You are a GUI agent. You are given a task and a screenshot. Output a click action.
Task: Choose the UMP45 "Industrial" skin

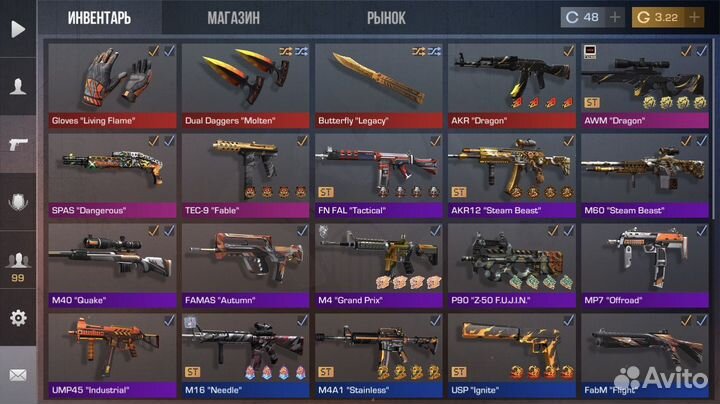pyautogui.click(x=112, y=354)
